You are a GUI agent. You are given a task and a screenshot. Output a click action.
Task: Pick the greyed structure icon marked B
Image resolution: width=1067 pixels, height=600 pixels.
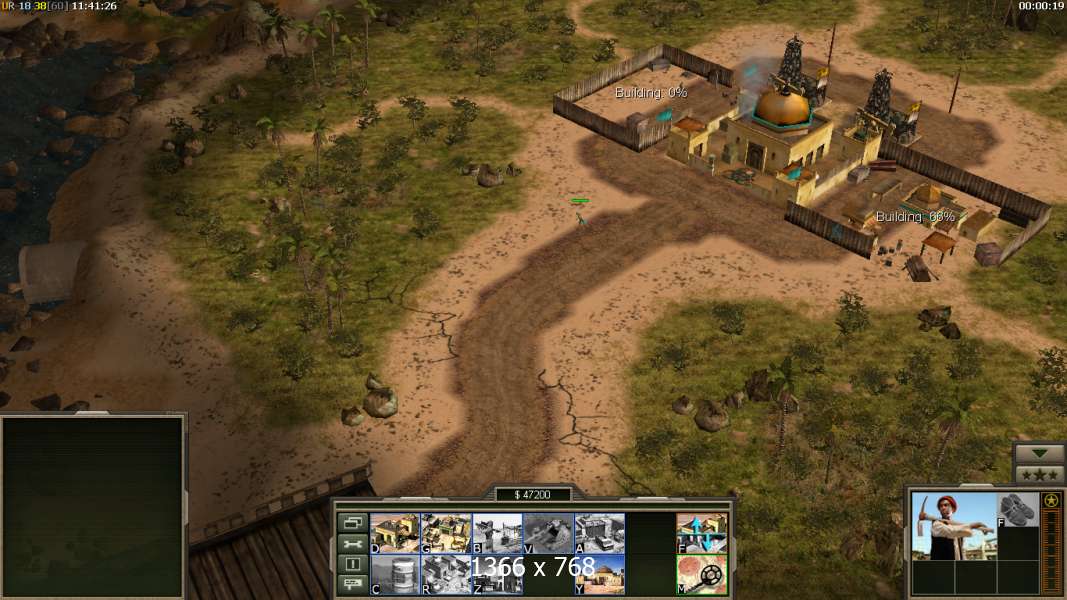497,533
